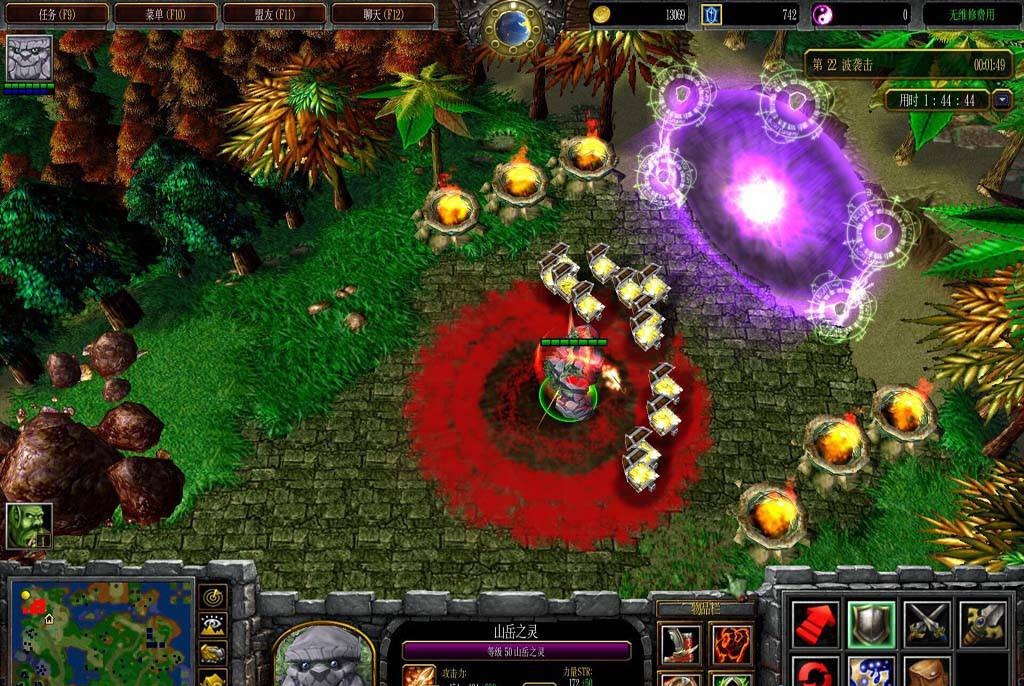
Task: Click the blue sparkle ability icon
Action: [871, 672]
